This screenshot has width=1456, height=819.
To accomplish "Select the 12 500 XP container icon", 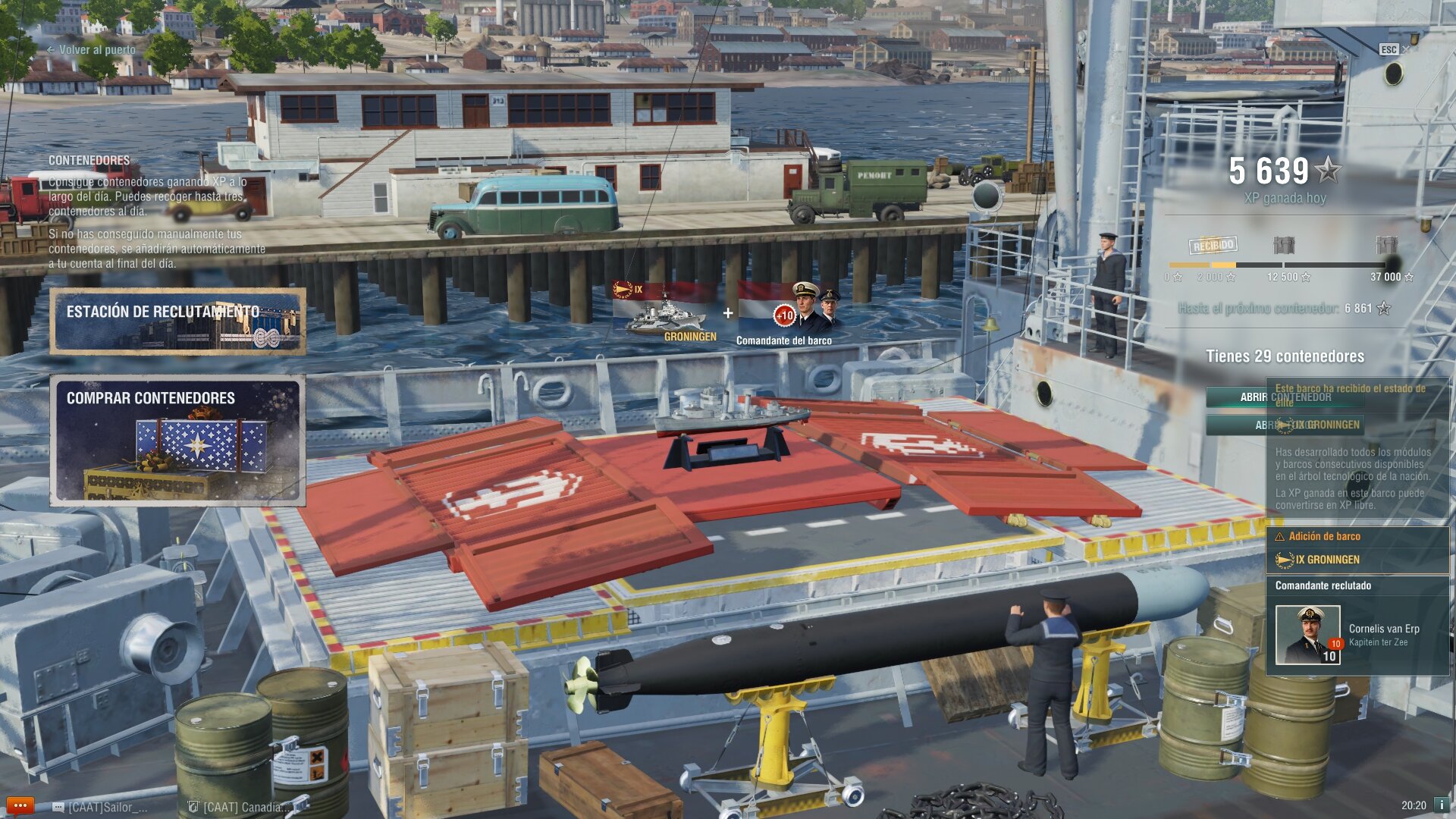I will 1283,245.
